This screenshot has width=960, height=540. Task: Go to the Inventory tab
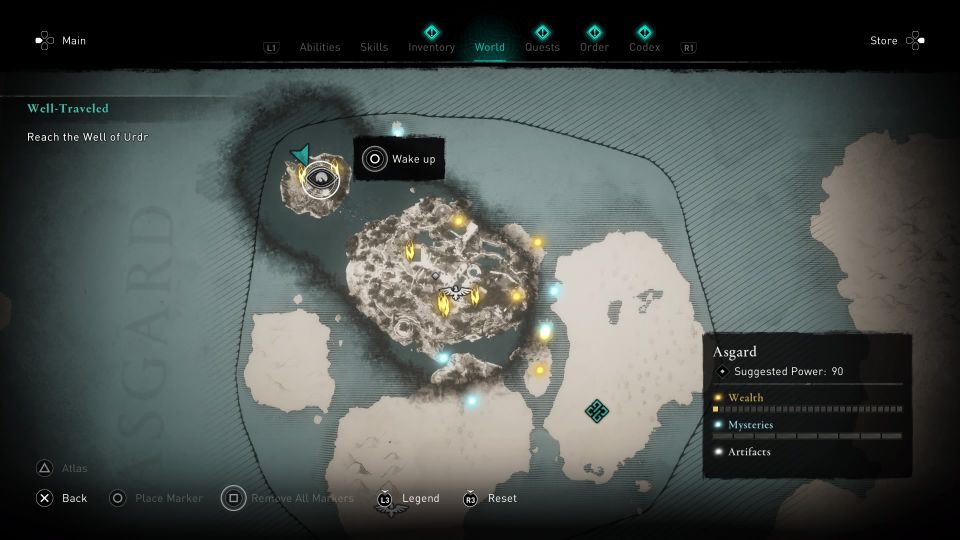point(431,47)
